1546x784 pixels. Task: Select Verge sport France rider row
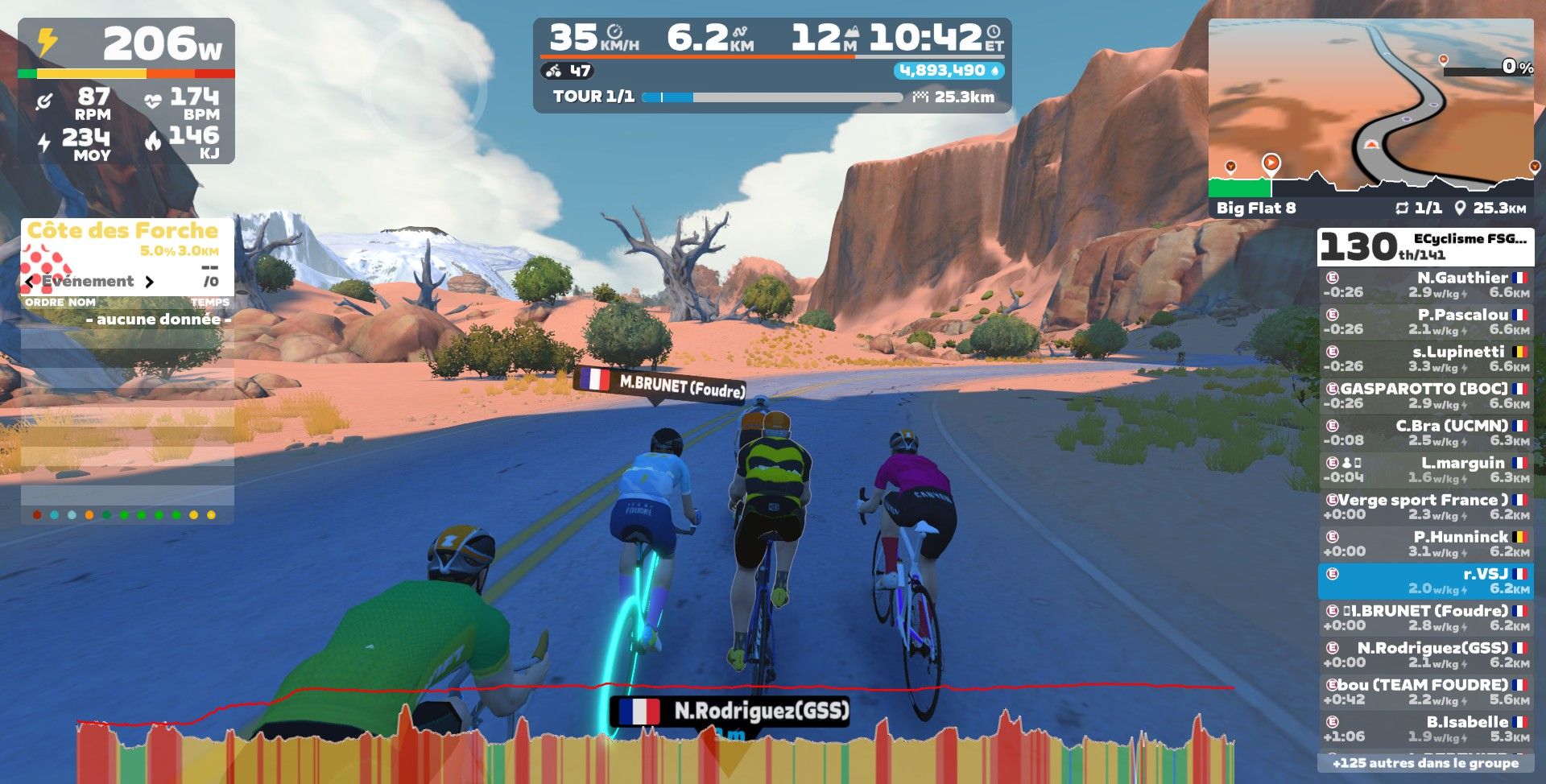(1425, 507)
